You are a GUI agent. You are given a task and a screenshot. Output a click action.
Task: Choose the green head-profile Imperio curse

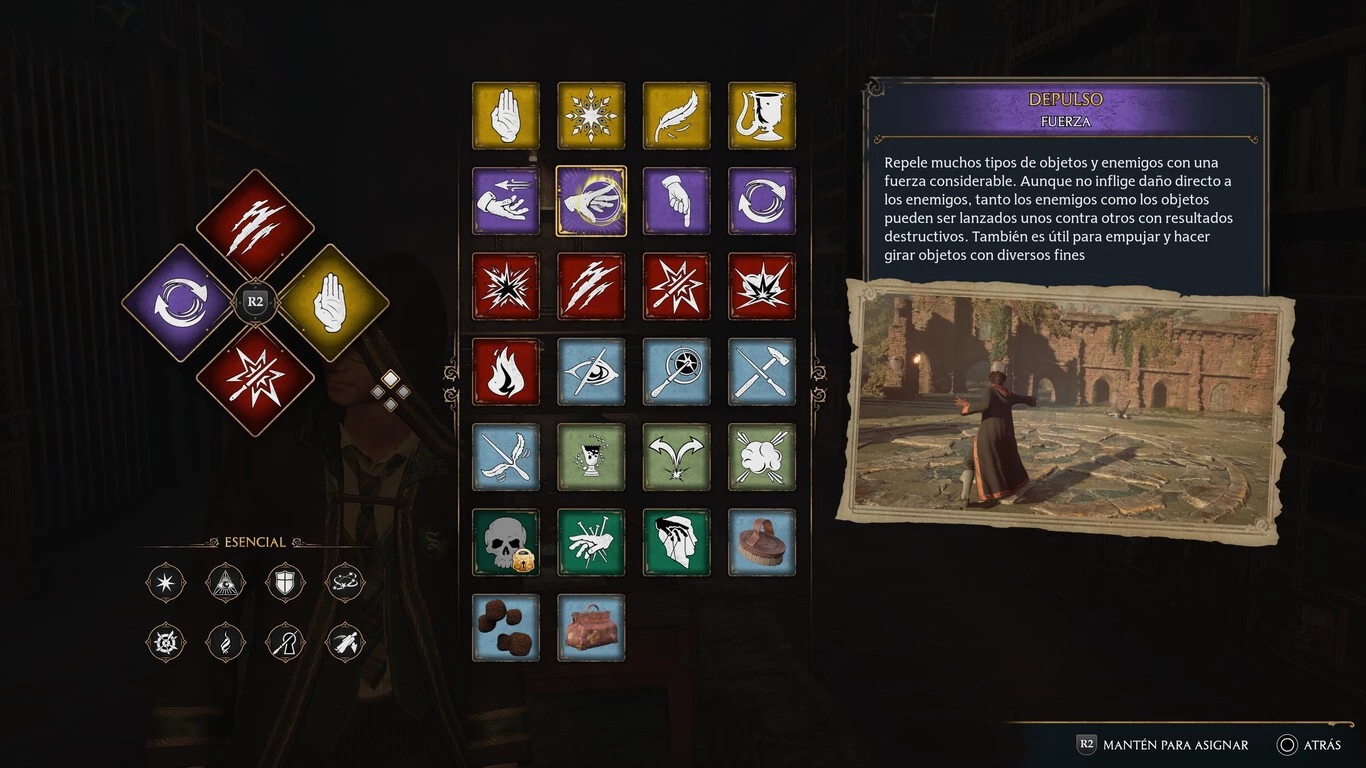point(676,543)
